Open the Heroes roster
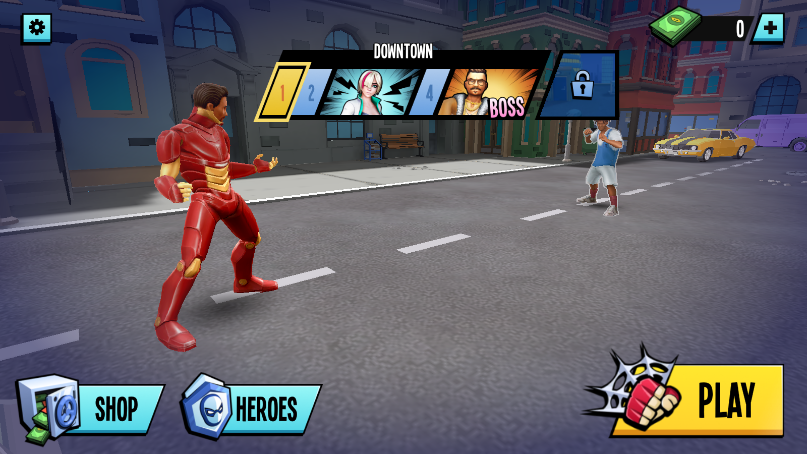807x454 pixels. [252, 408]
